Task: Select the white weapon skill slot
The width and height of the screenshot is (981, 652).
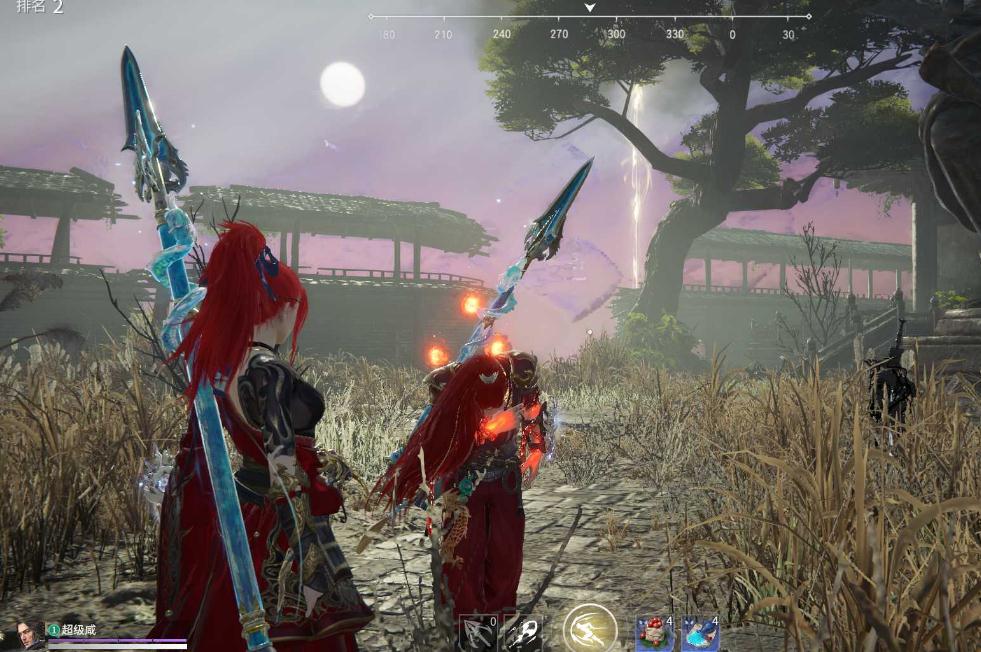Action: [x=521, y=633]
